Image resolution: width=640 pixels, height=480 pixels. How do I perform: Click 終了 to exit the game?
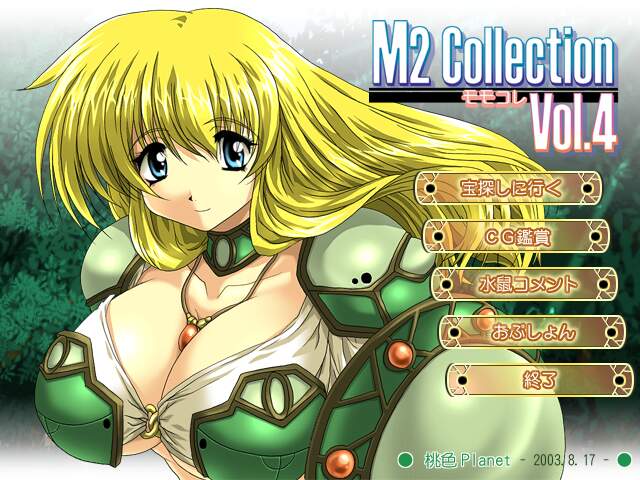pyautogui.click(x=539, y=379)
